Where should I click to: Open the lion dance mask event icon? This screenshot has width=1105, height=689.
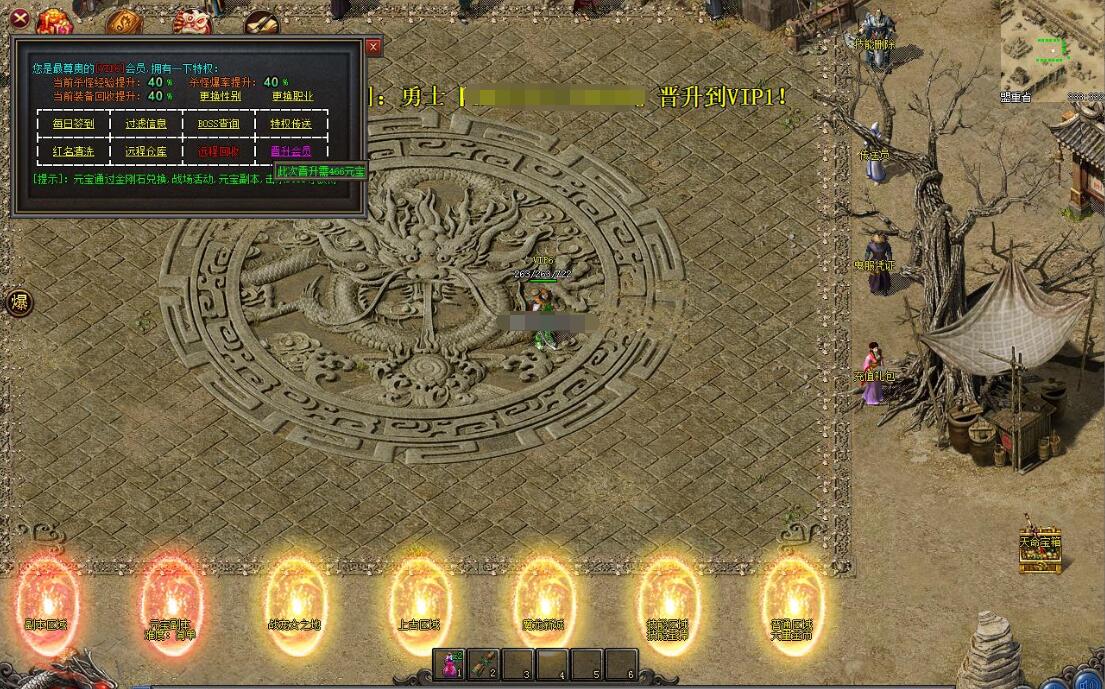(190, 20)
